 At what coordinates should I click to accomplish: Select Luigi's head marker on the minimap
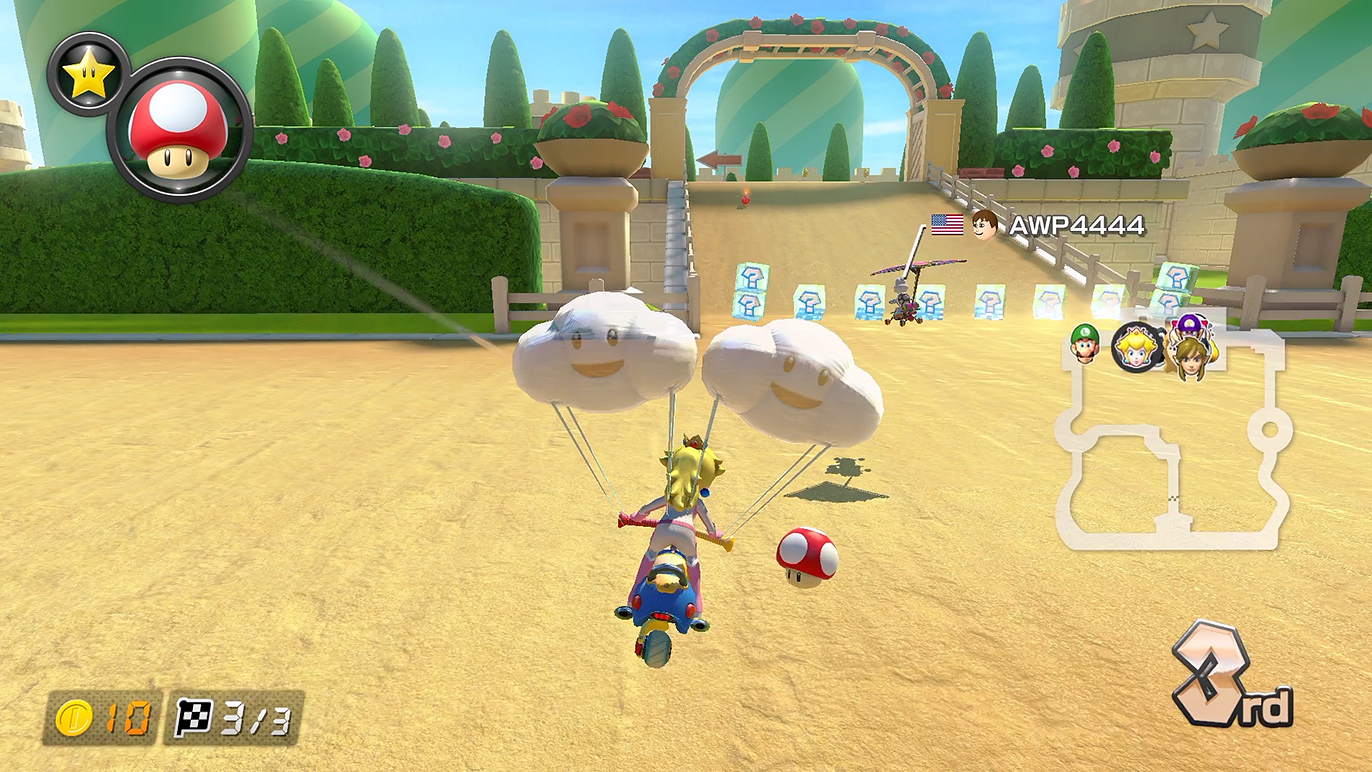pos(1084,343)
